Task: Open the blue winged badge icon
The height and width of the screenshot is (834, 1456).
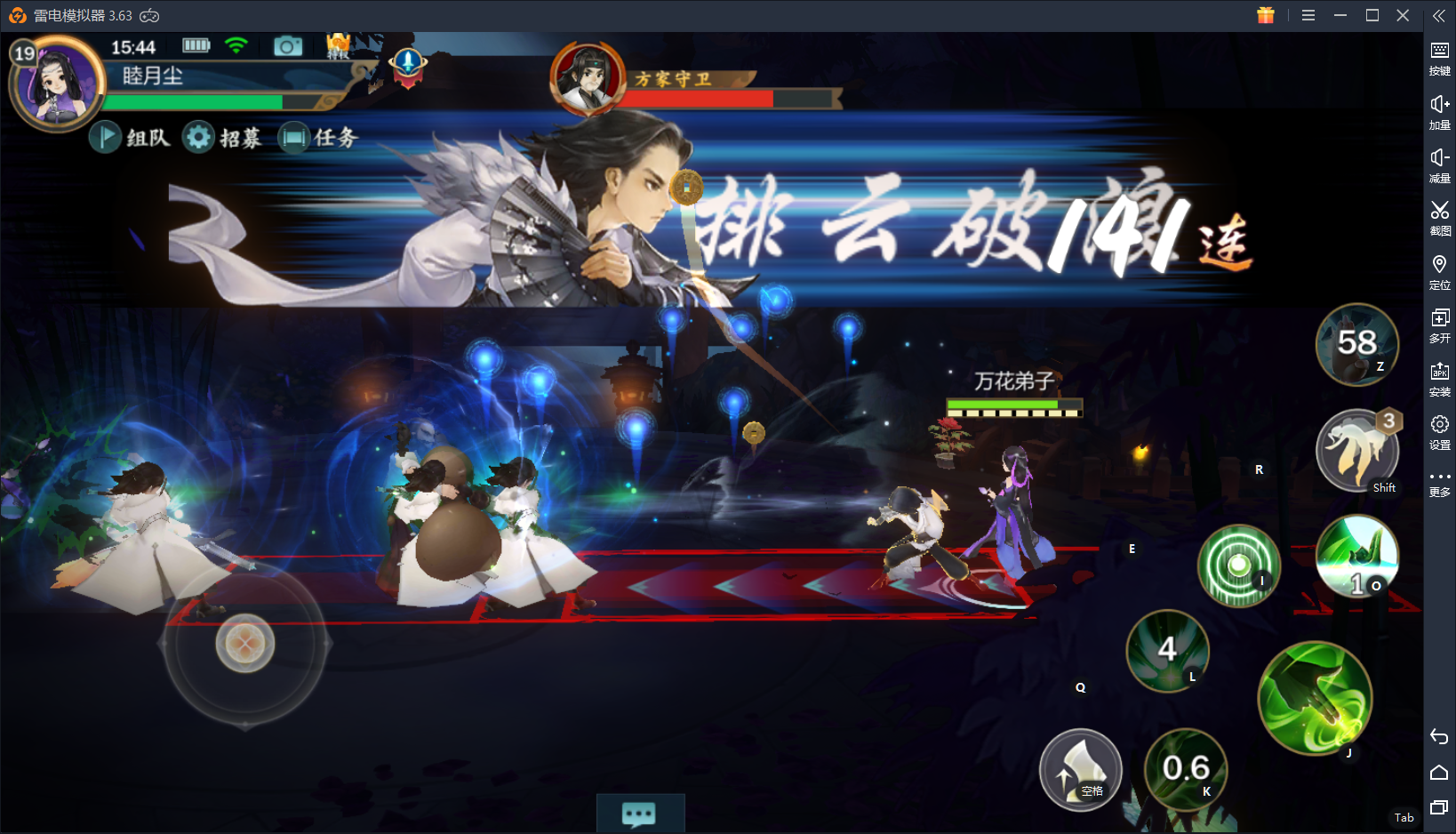Action: point(408,65)
